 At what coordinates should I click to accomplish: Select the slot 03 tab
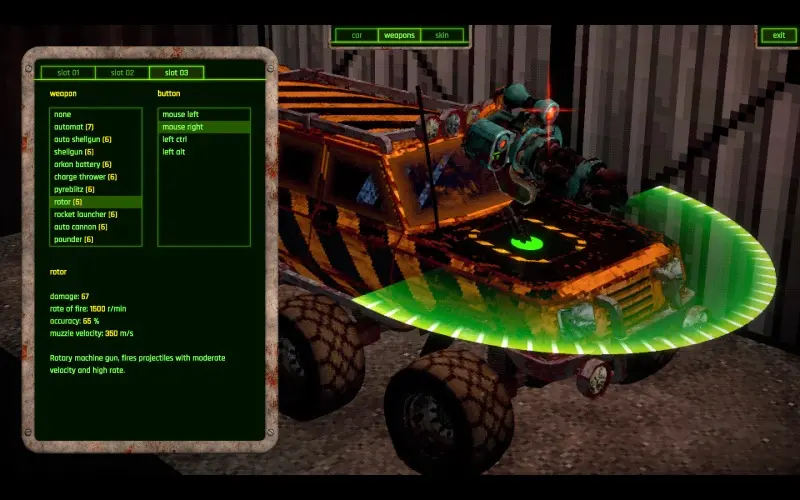coord(177,73)
